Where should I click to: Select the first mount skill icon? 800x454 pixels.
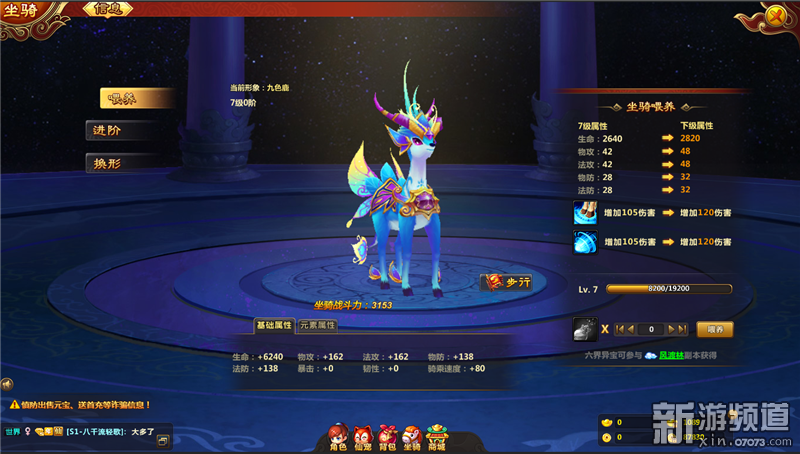tap(585, 212)
